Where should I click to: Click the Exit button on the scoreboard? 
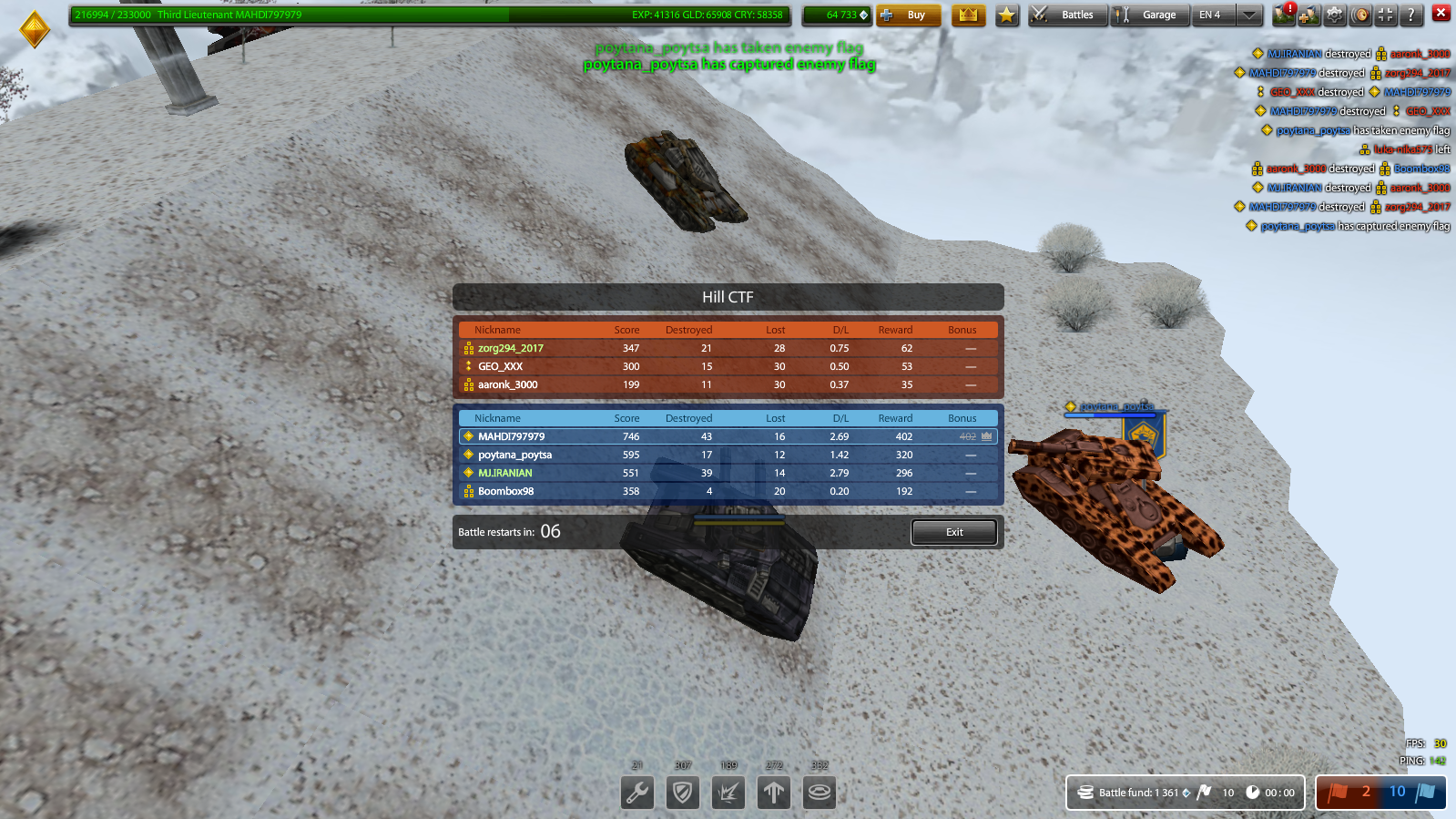pos(953,532)
